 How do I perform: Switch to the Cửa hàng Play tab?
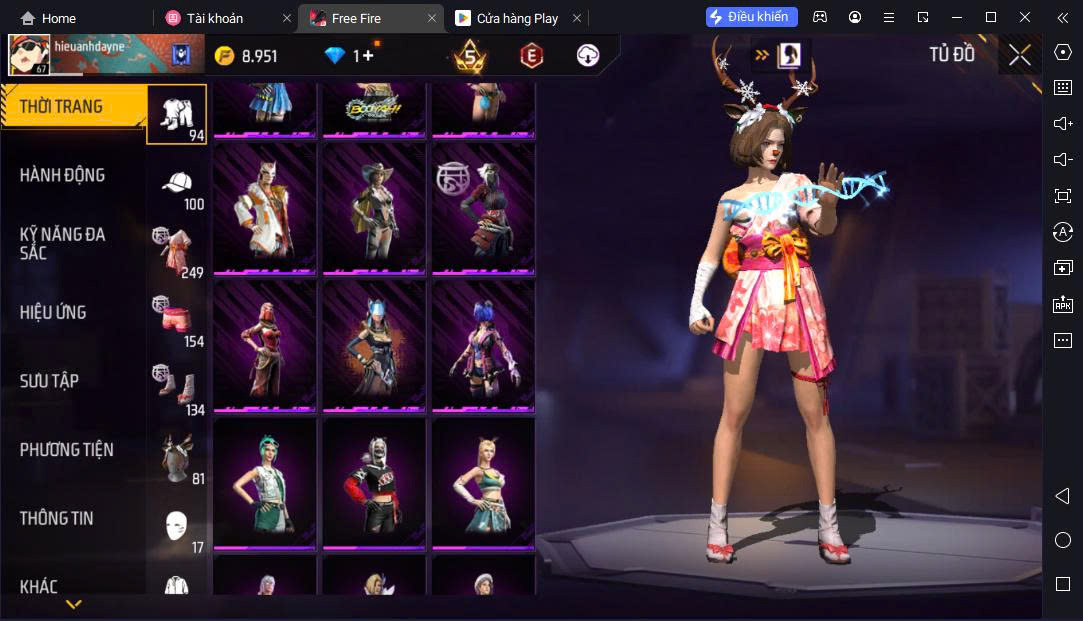516,18
